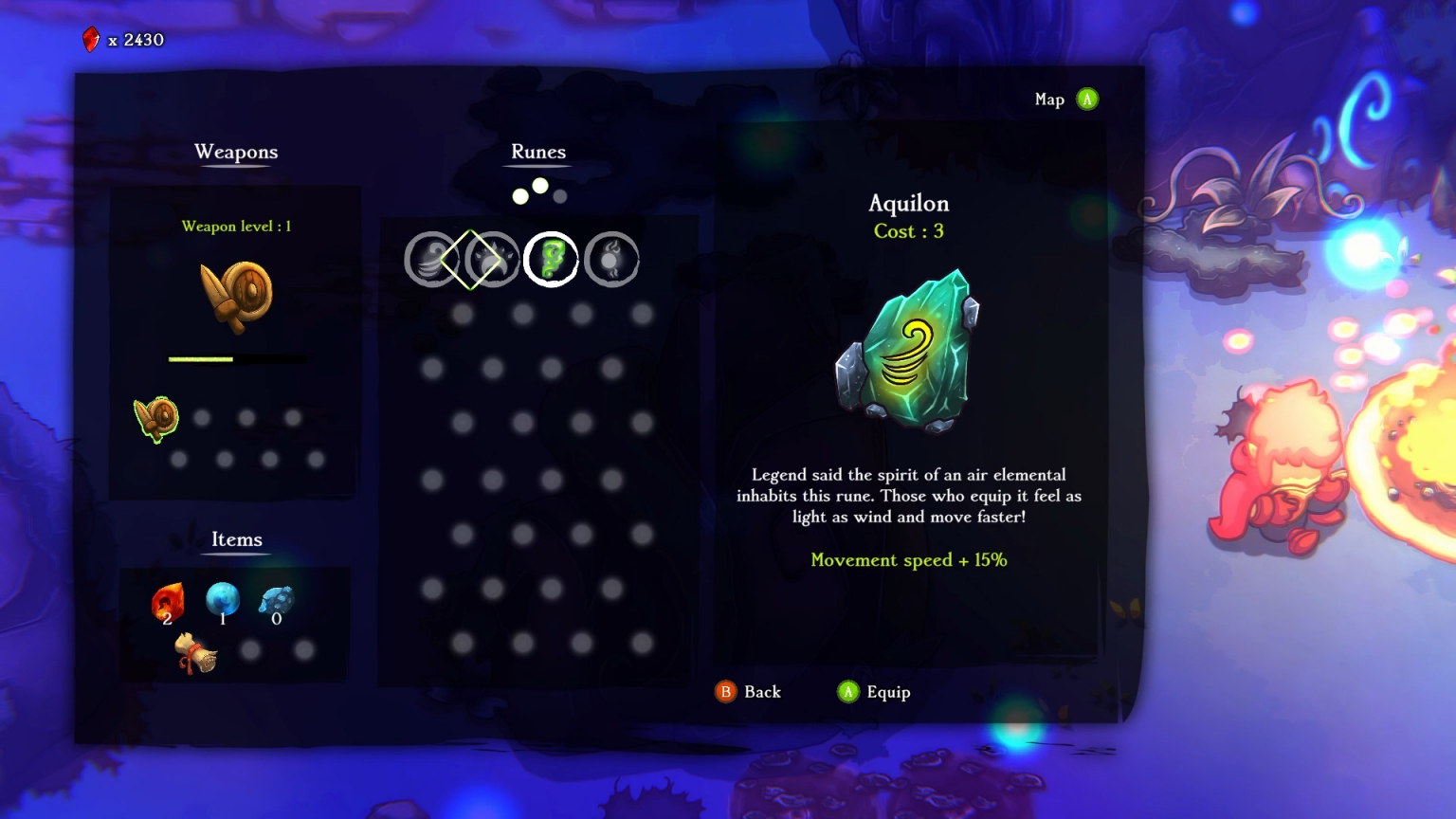Choose the crescent moon crown rune
The height and width of the screenshot is (819, 1456).
click(493, 259)
